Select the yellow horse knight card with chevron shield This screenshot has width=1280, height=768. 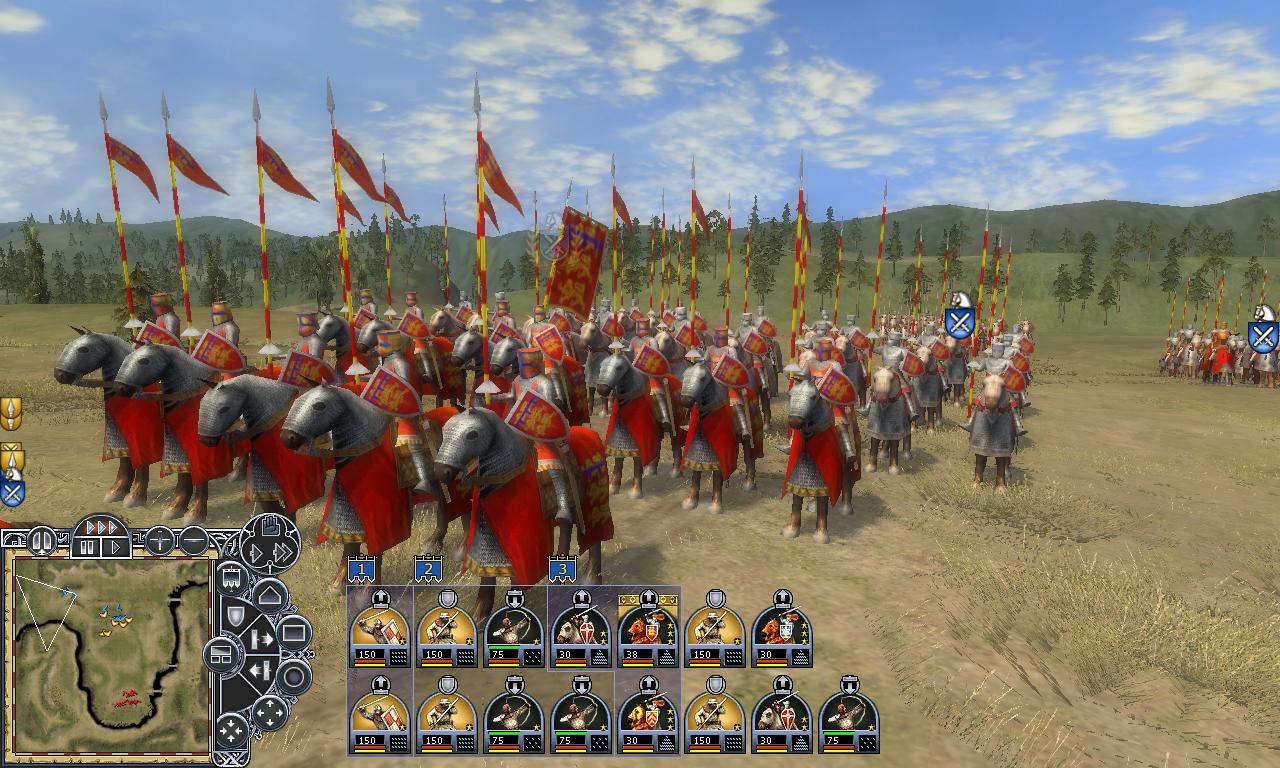point(648,716)
